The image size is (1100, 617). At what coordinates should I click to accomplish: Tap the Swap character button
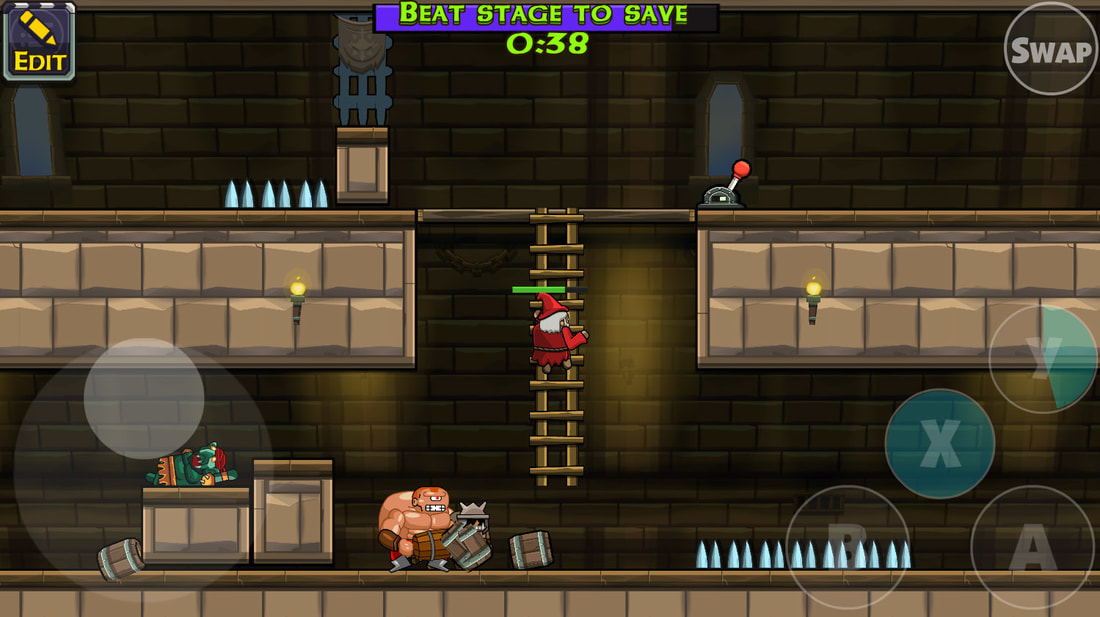pos(1050,49)
